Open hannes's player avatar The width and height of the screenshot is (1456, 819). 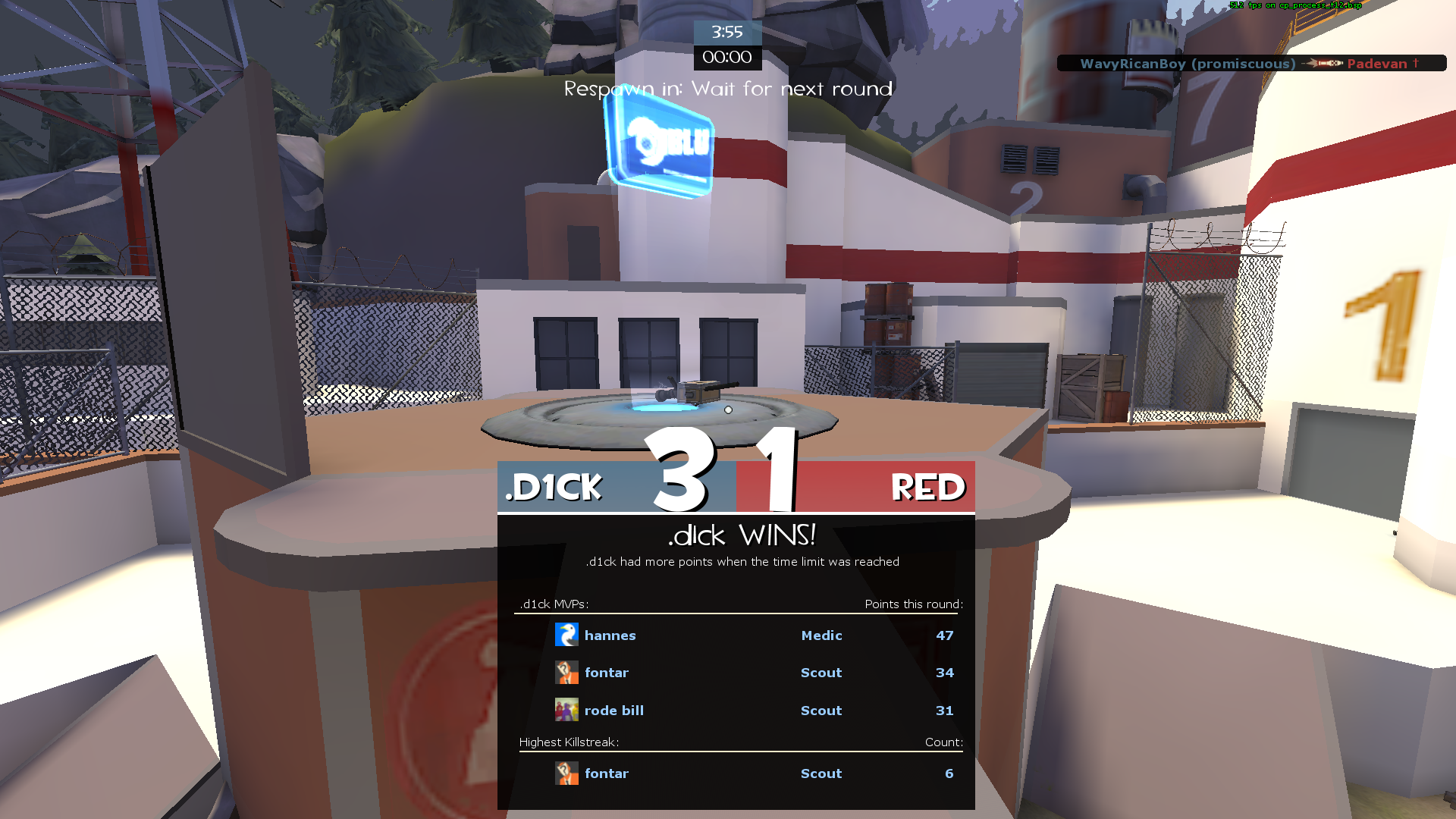[566, 635]
